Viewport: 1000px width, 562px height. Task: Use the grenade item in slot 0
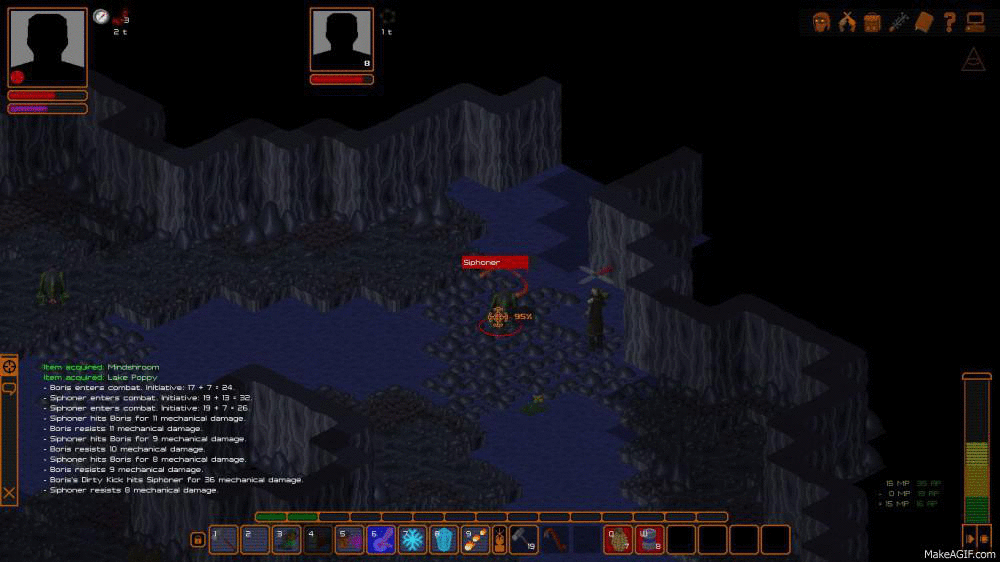(618, 540)
